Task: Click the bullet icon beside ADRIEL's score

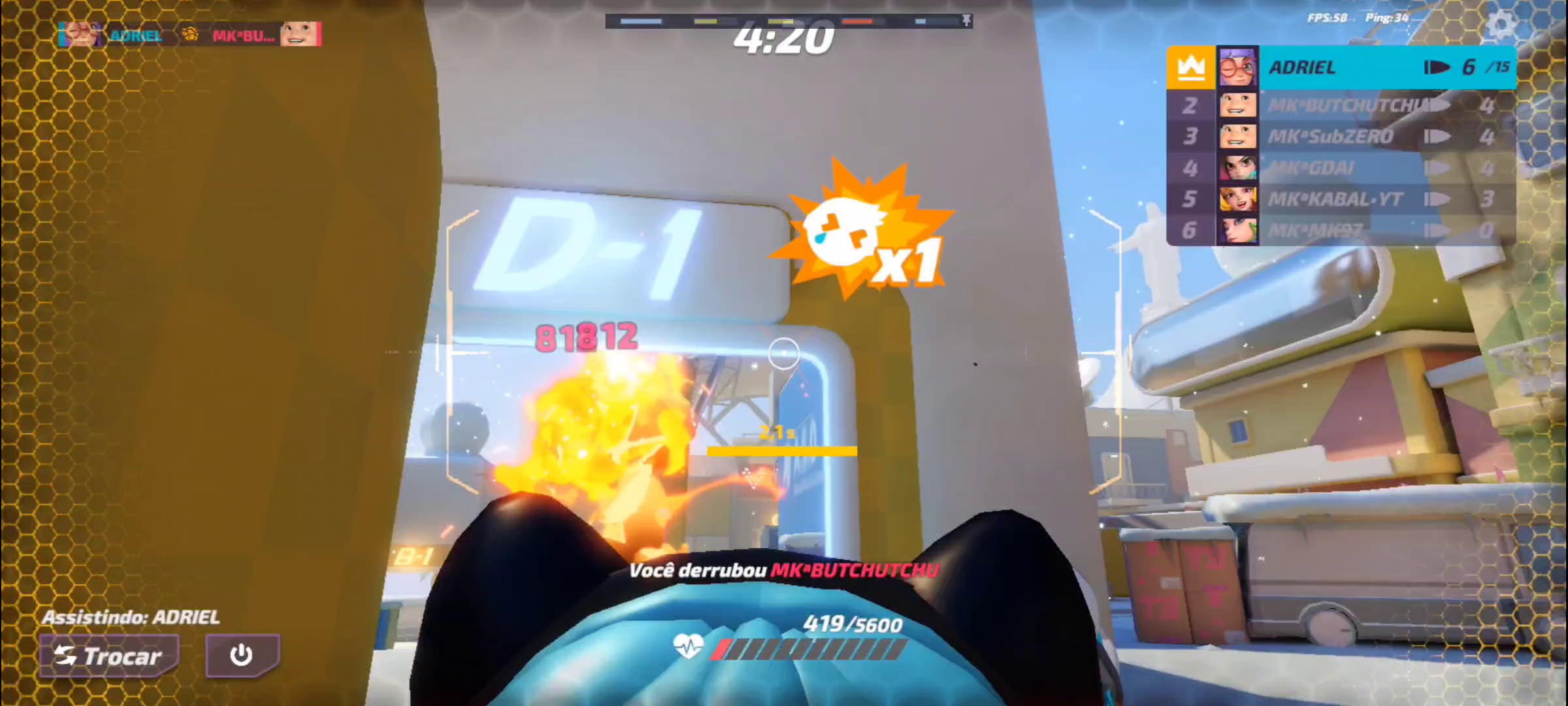Action: [1439, 66]
